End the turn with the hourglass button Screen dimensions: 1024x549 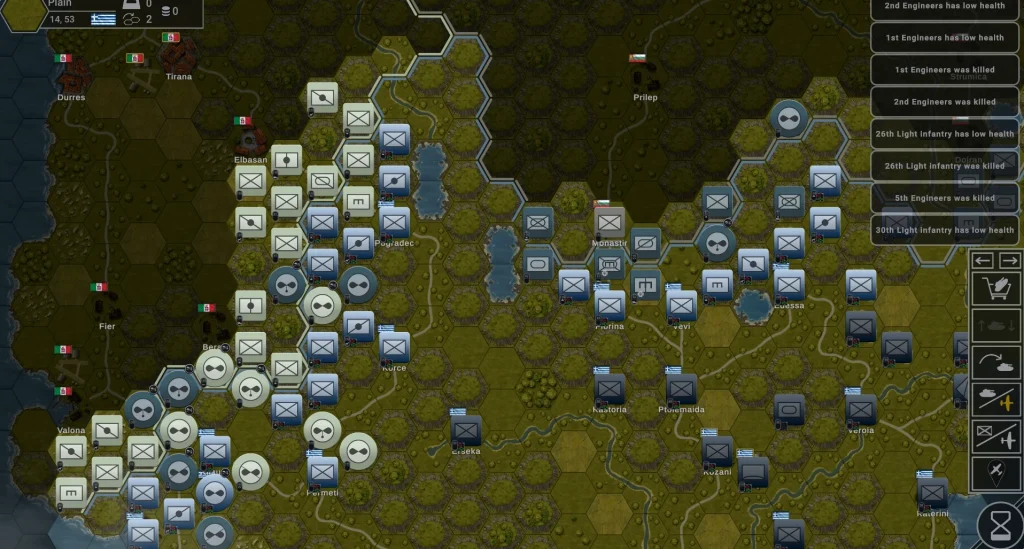coord(999,523)
